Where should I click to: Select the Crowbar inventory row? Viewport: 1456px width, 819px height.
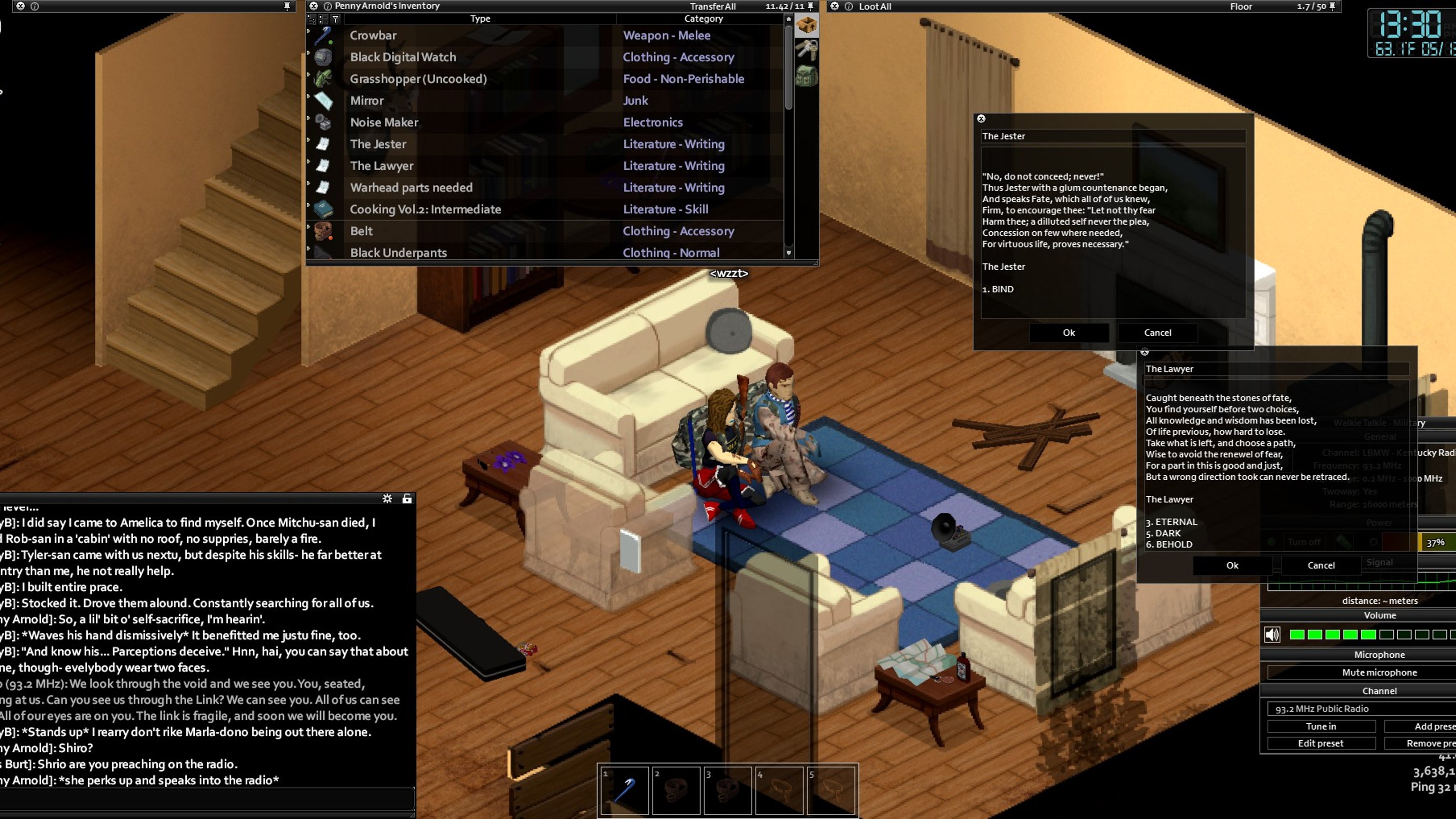click(x=373, y=35)
